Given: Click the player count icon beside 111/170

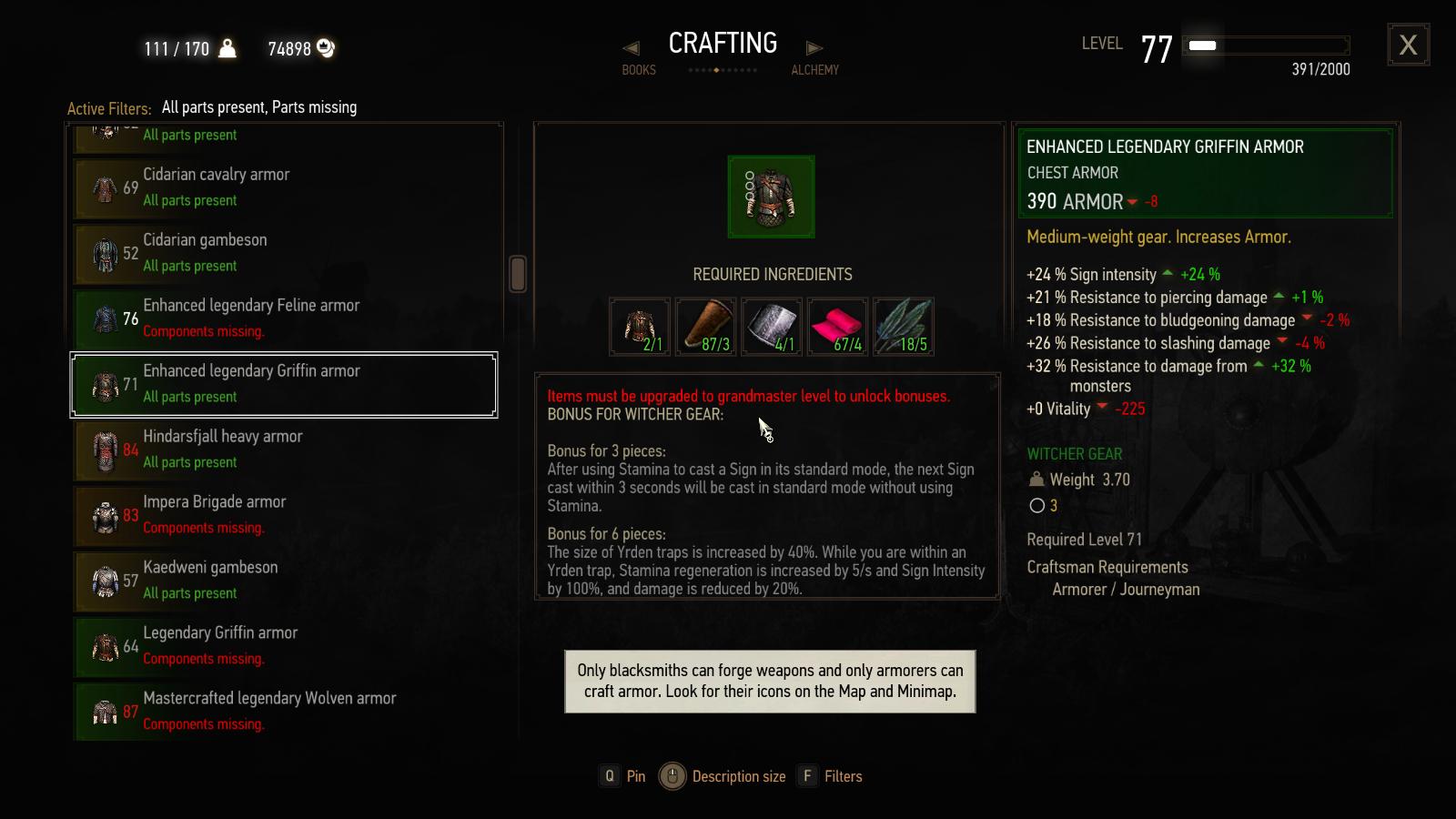Looking at the screenshot, I should (228, 48).
